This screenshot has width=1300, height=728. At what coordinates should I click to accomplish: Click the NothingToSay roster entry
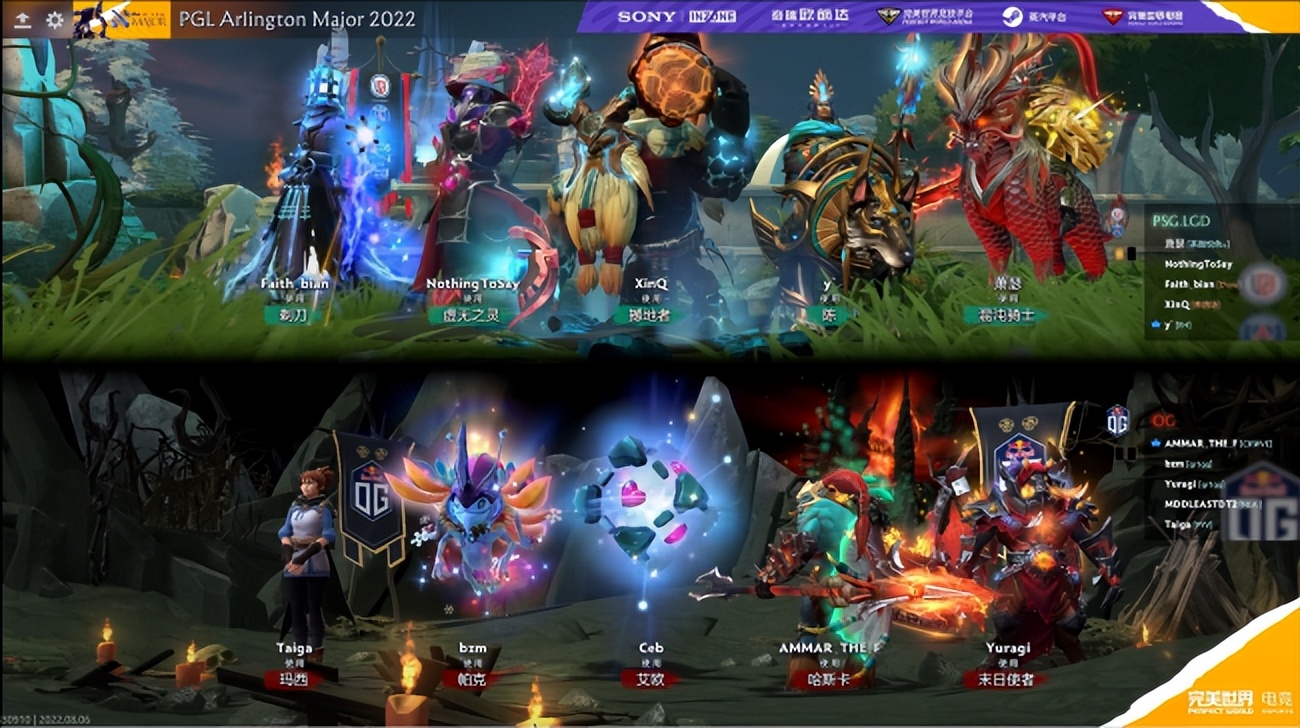point(1198,264)
